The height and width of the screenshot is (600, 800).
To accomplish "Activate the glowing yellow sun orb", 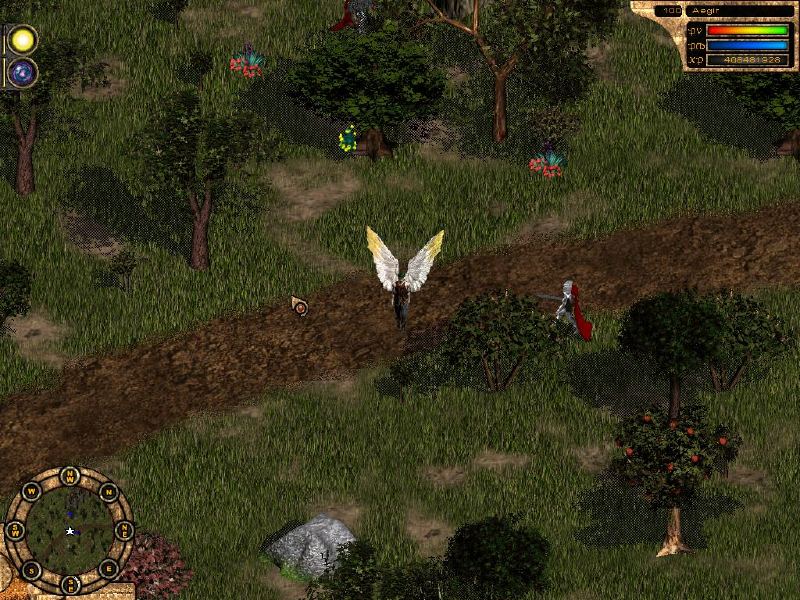I will tap(22, 40).
